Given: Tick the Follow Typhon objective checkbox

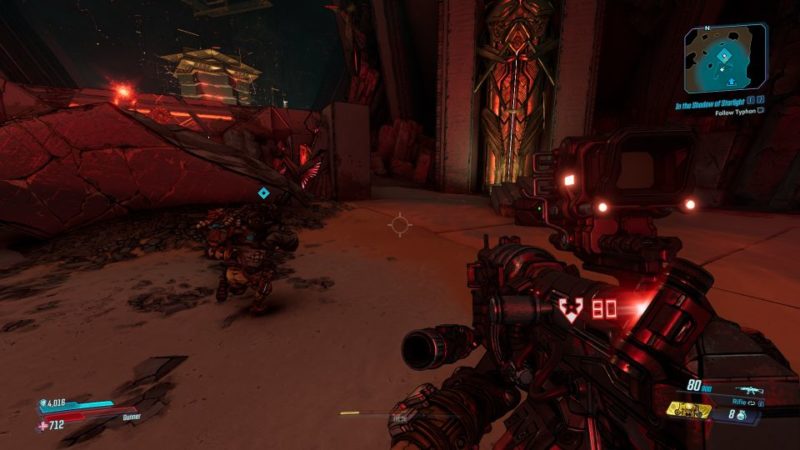Looking at the screenshot, I should tap(761, 111).
